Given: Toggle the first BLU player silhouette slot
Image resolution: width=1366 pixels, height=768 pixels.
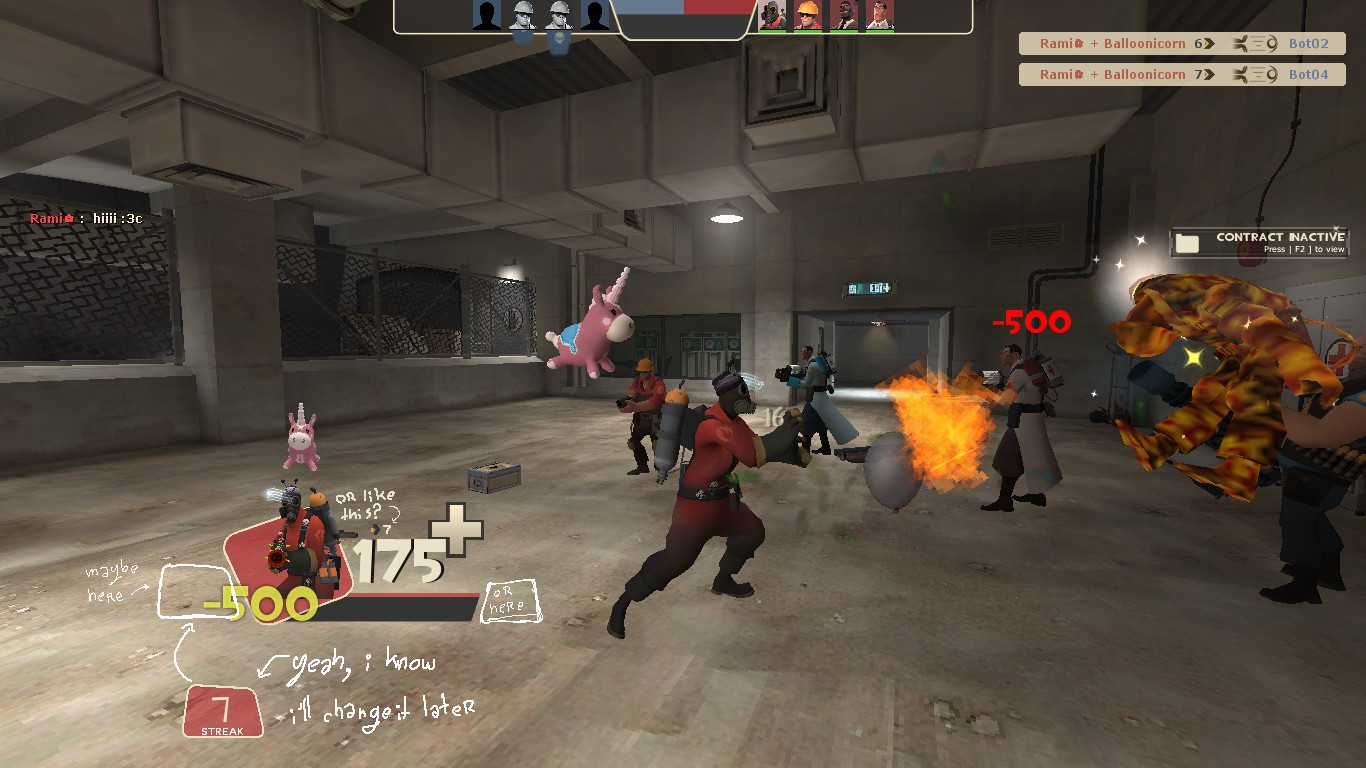Looking at the screenshot, I should (486, 15).
